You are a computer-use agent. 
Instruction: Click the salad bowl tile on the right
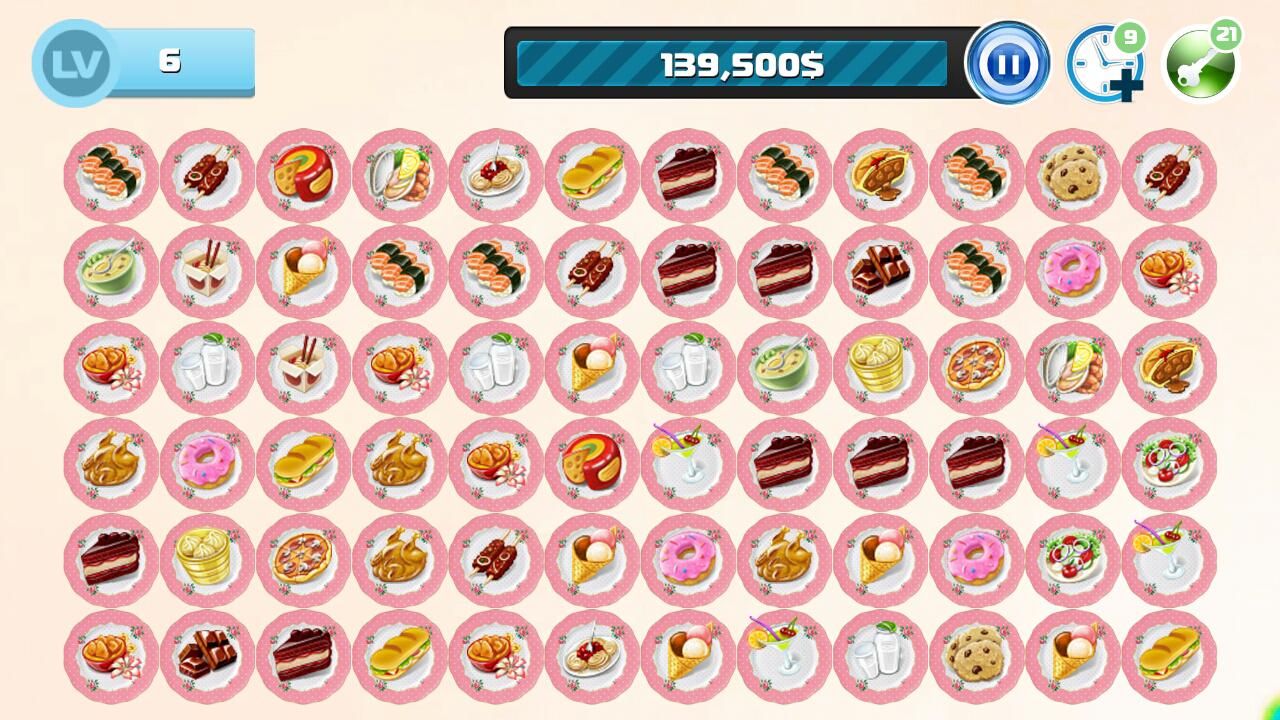click(x=1167, y=464)
